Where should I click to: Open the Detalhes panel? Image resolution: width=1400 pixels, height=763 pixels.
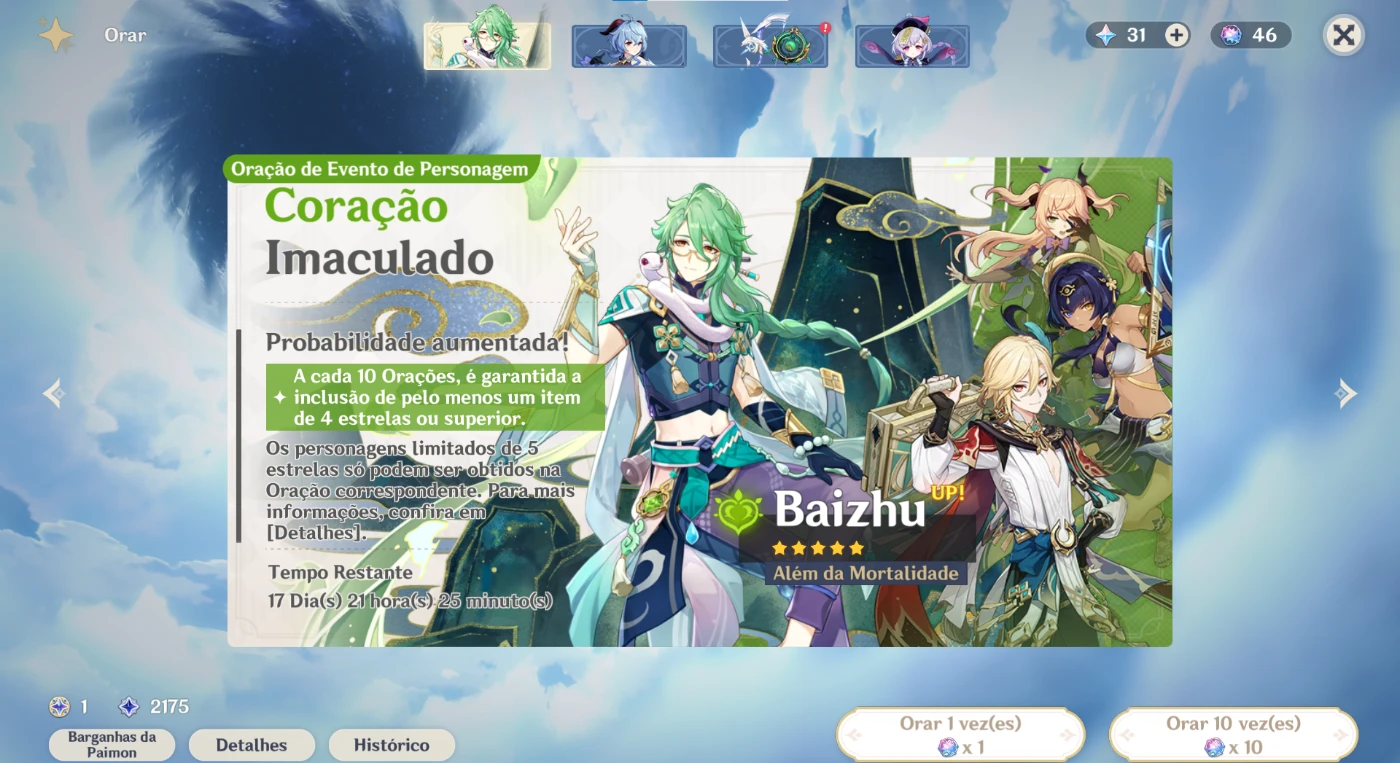click(x=251, y=745)
